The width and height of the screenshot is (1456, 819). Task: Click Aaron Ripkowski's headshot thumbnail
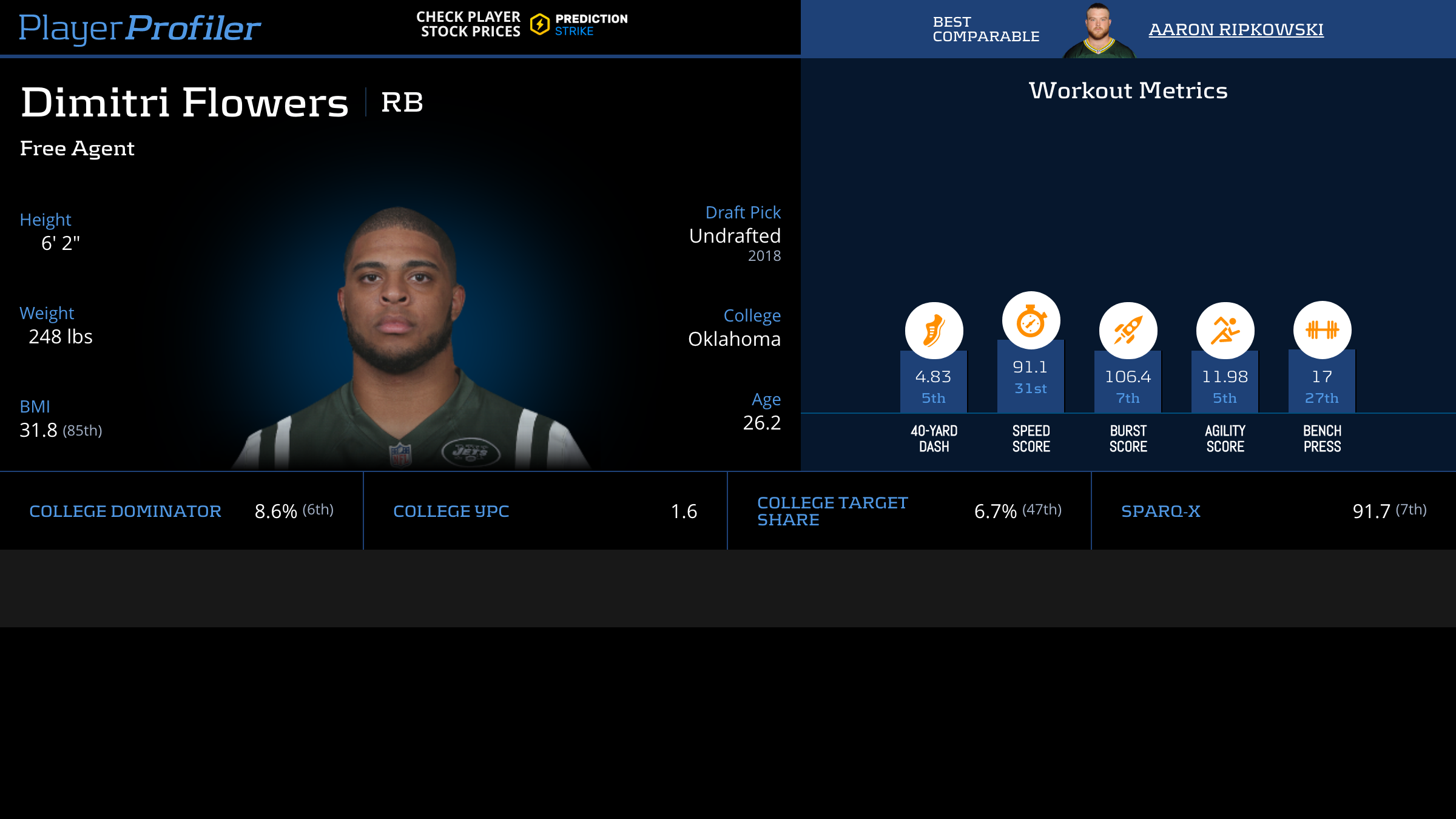(1099, 30)
